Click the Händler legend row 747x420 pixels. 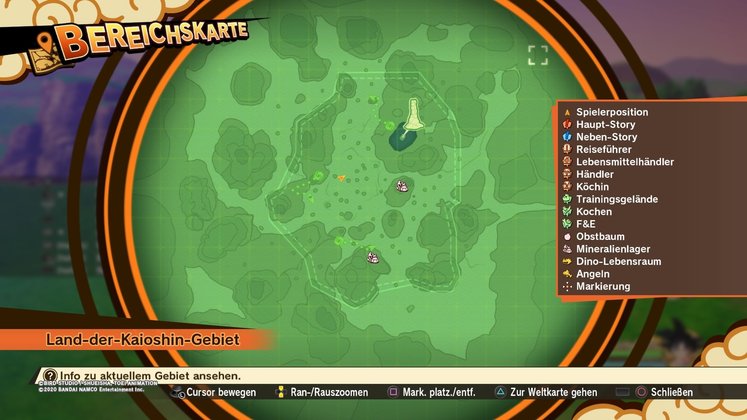click(x=598, y=174)
